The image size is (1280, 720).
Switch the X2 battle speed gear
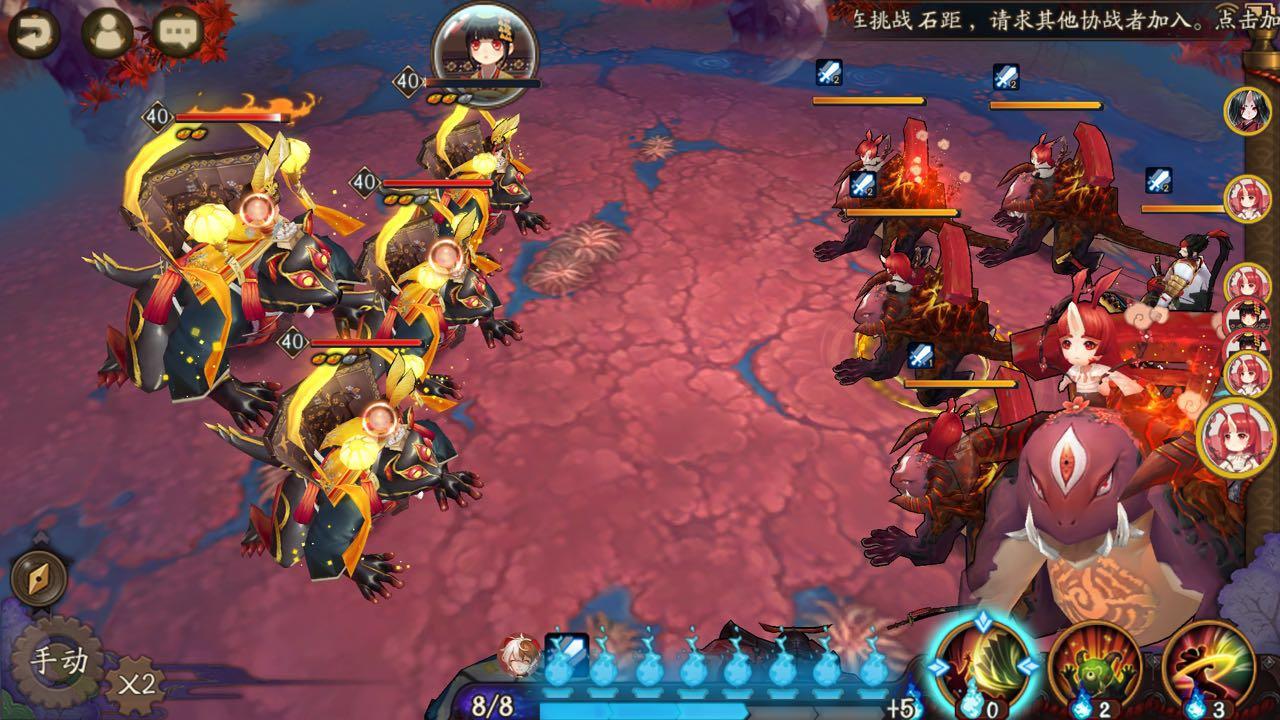point(136,685)
